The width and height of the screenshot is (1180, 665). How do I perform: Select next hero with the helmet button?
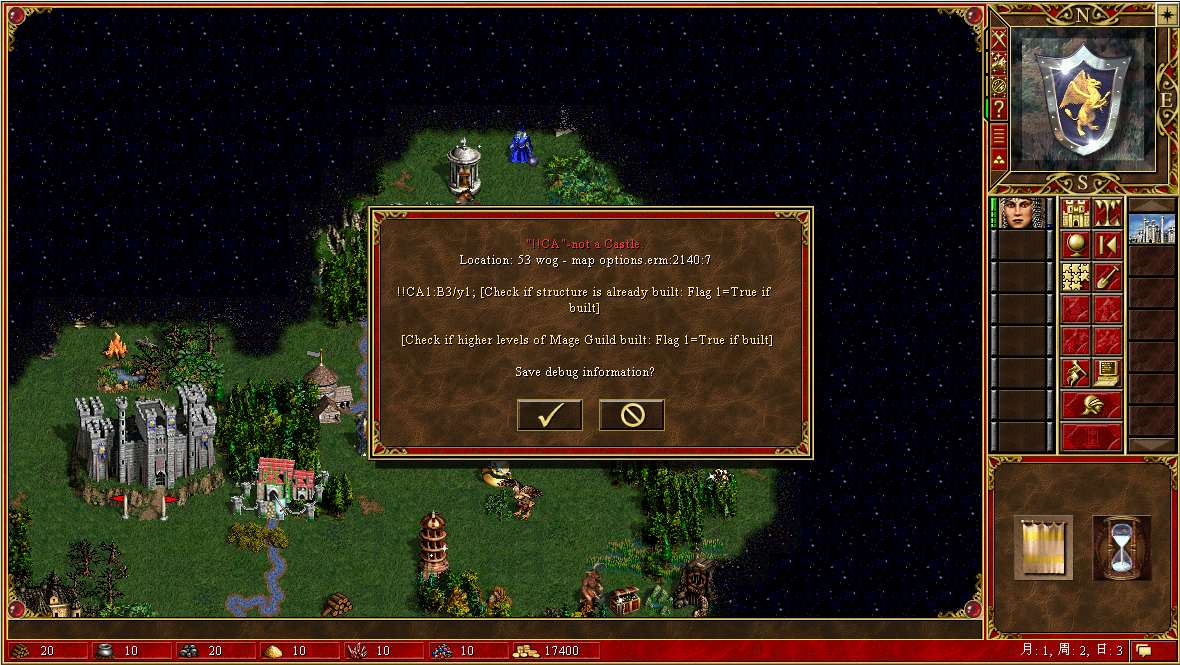pos(1091,405)
